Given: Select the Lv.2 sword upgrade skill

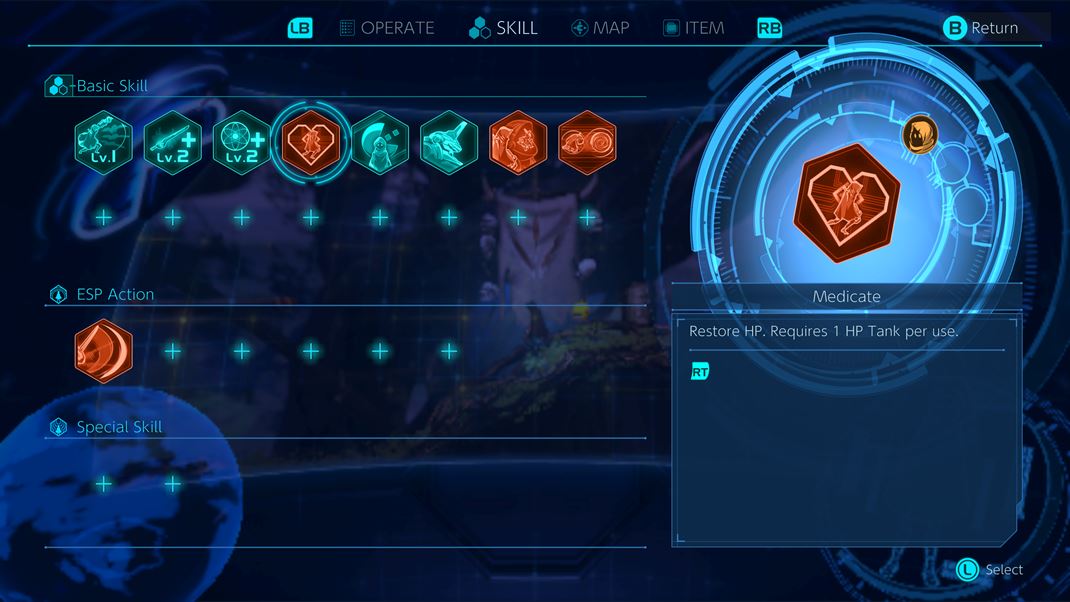Looking at the screenshot, I should (x=172, y=143).
